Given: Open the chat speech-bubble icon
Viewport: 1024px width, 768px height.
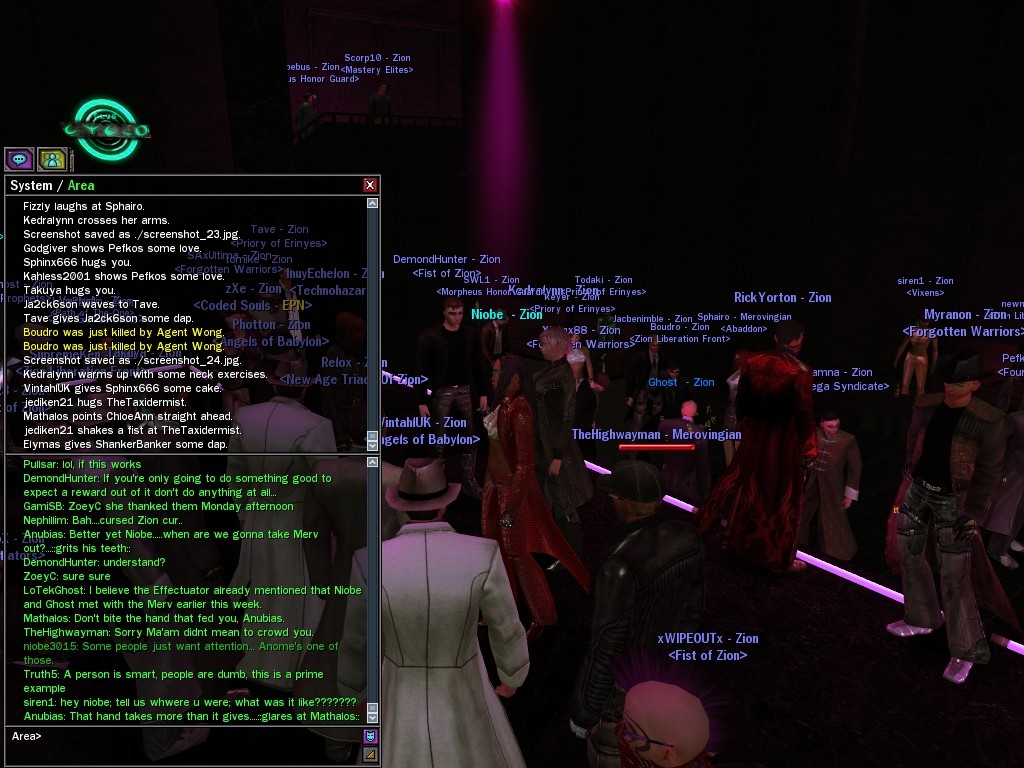Looking at the screenshot, I should 19,159.
